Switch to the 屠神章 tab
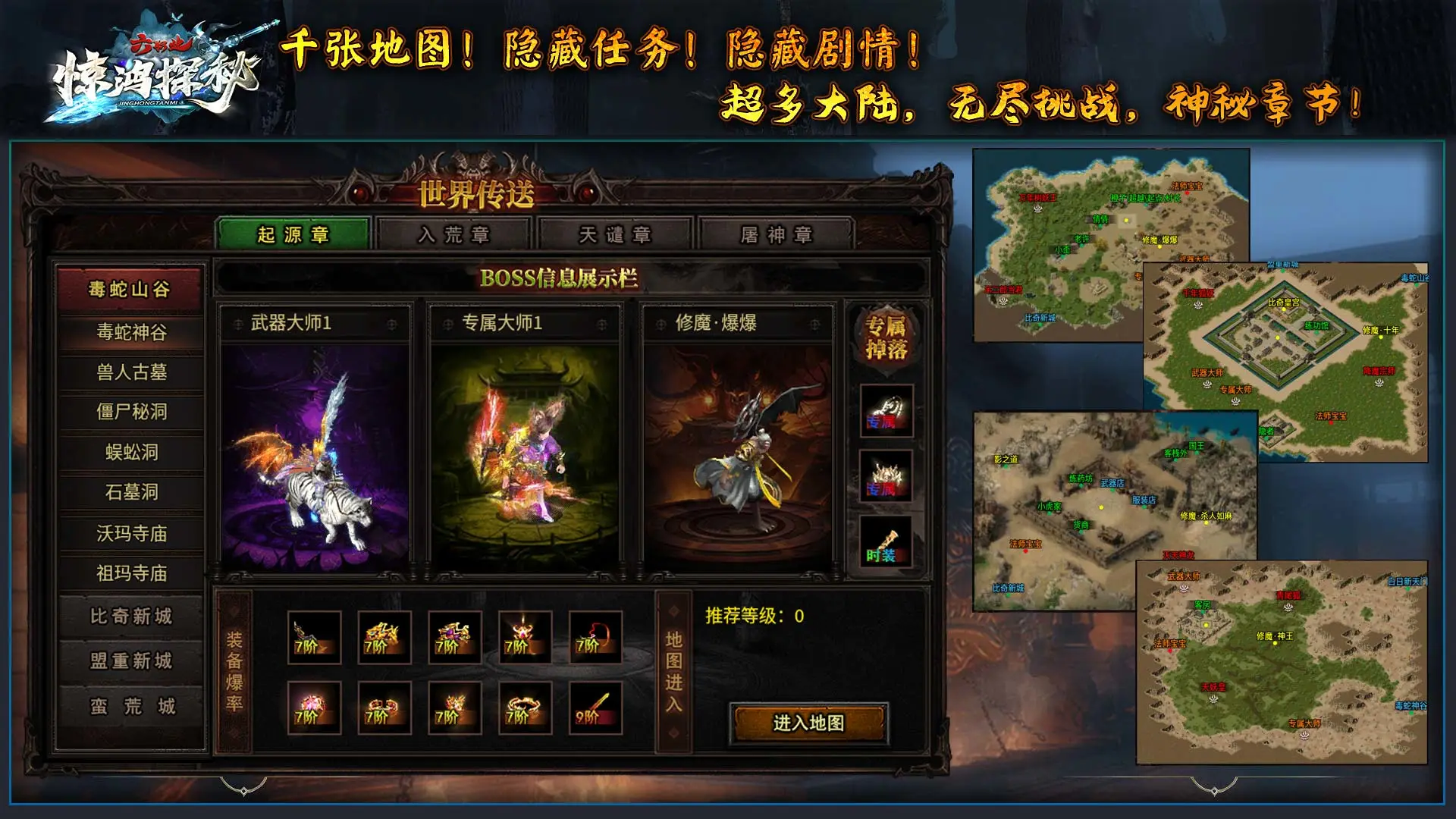1456x819 pixels. (775, 235)
